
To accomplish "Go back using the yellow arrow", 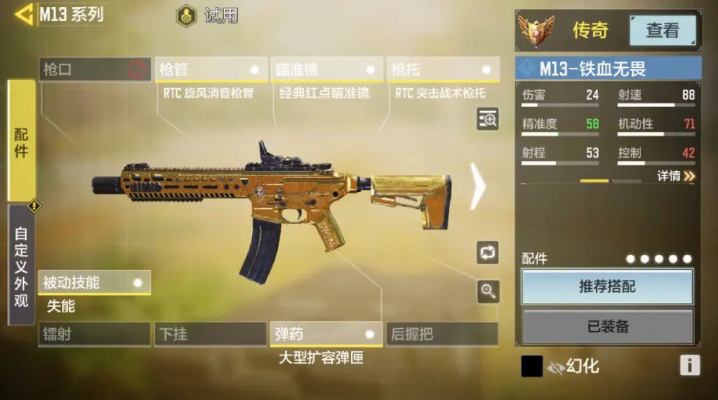I will tap(24, 15).
